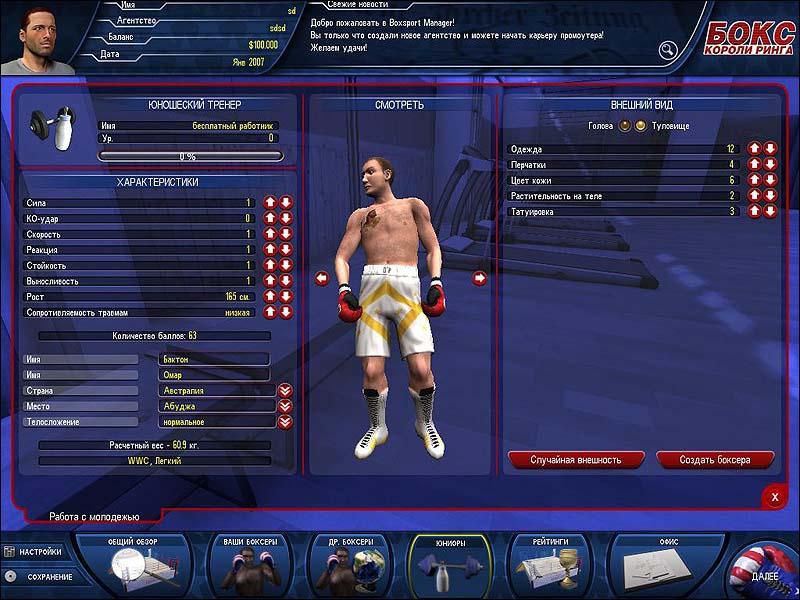
Task: Open the Сохранение save menu
Action: 38,577
